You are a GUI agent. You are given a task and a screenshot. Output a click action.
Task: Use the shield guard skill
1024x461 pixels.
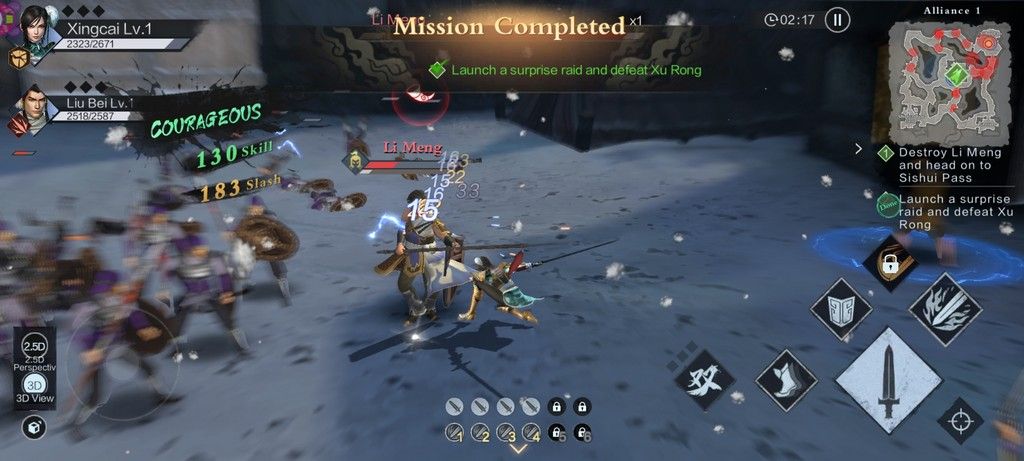[x=840, y=310]
